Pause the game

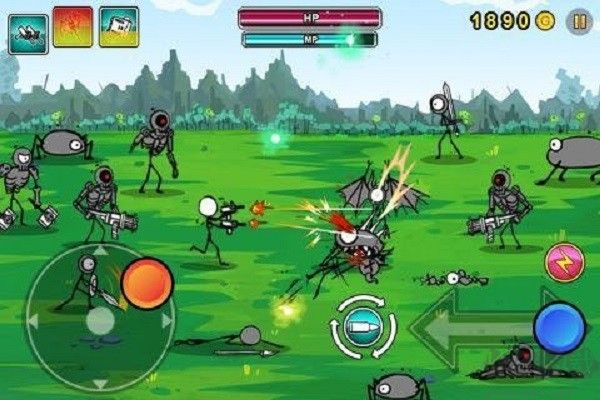(579, 21)
